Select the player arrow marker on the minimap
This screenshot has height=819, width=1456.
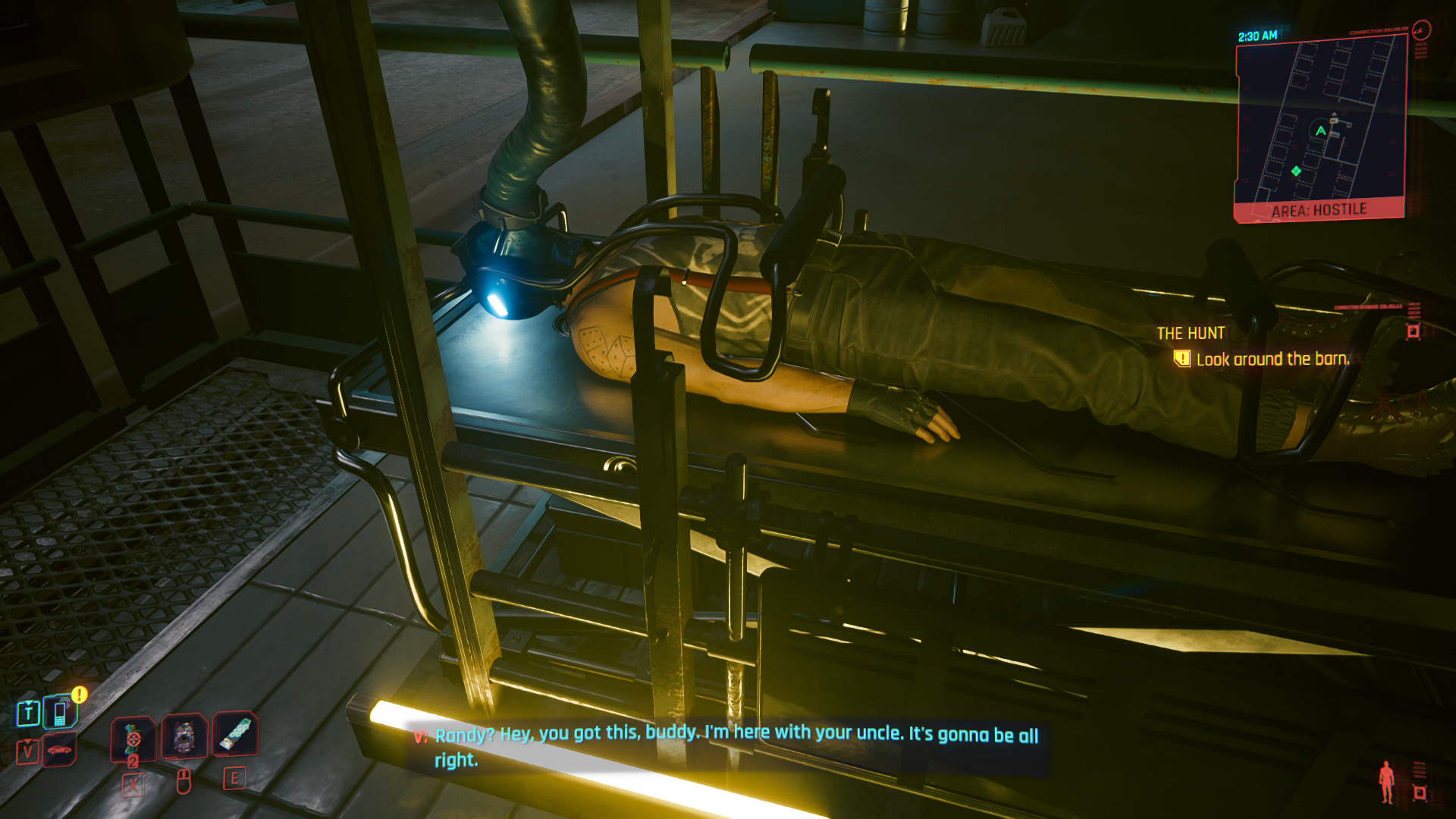pyautogui.click(x=1320, y=131)
